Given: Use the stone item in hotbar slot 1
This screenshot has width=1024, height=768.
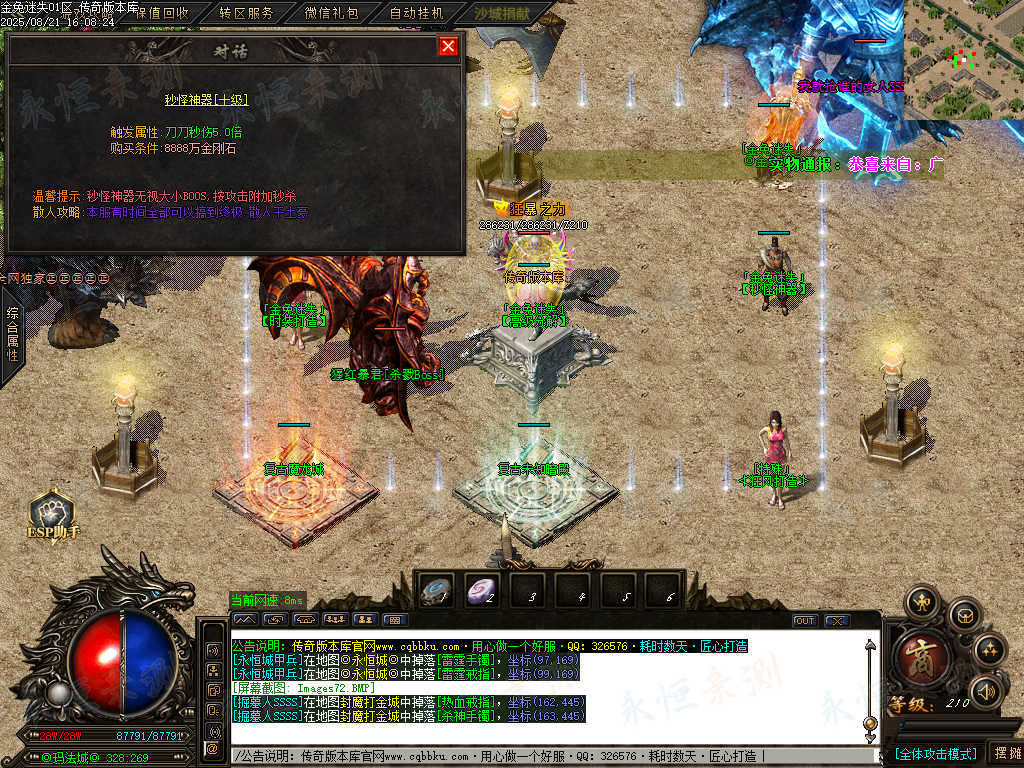Looking at the screenshot, I should 438,591.
